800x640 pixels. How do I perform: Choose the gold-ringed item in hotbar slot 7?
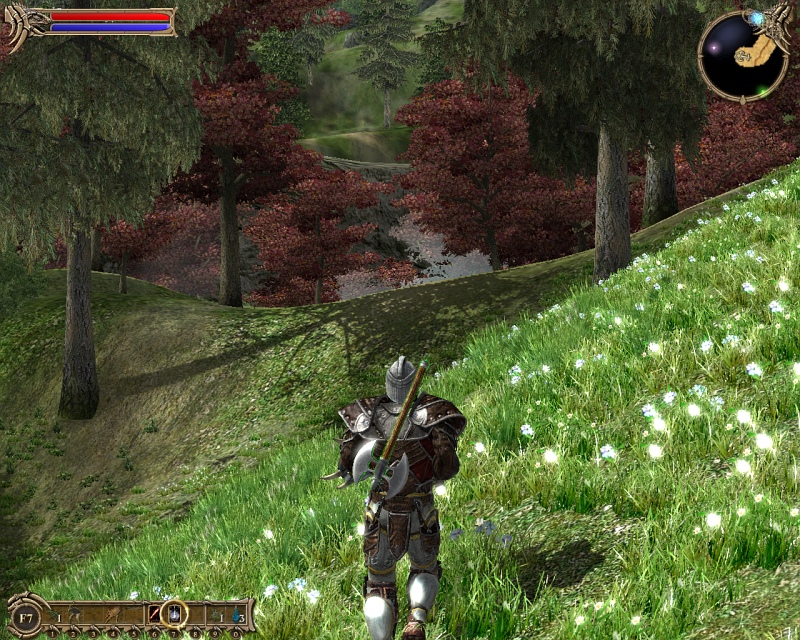(175, 611)
